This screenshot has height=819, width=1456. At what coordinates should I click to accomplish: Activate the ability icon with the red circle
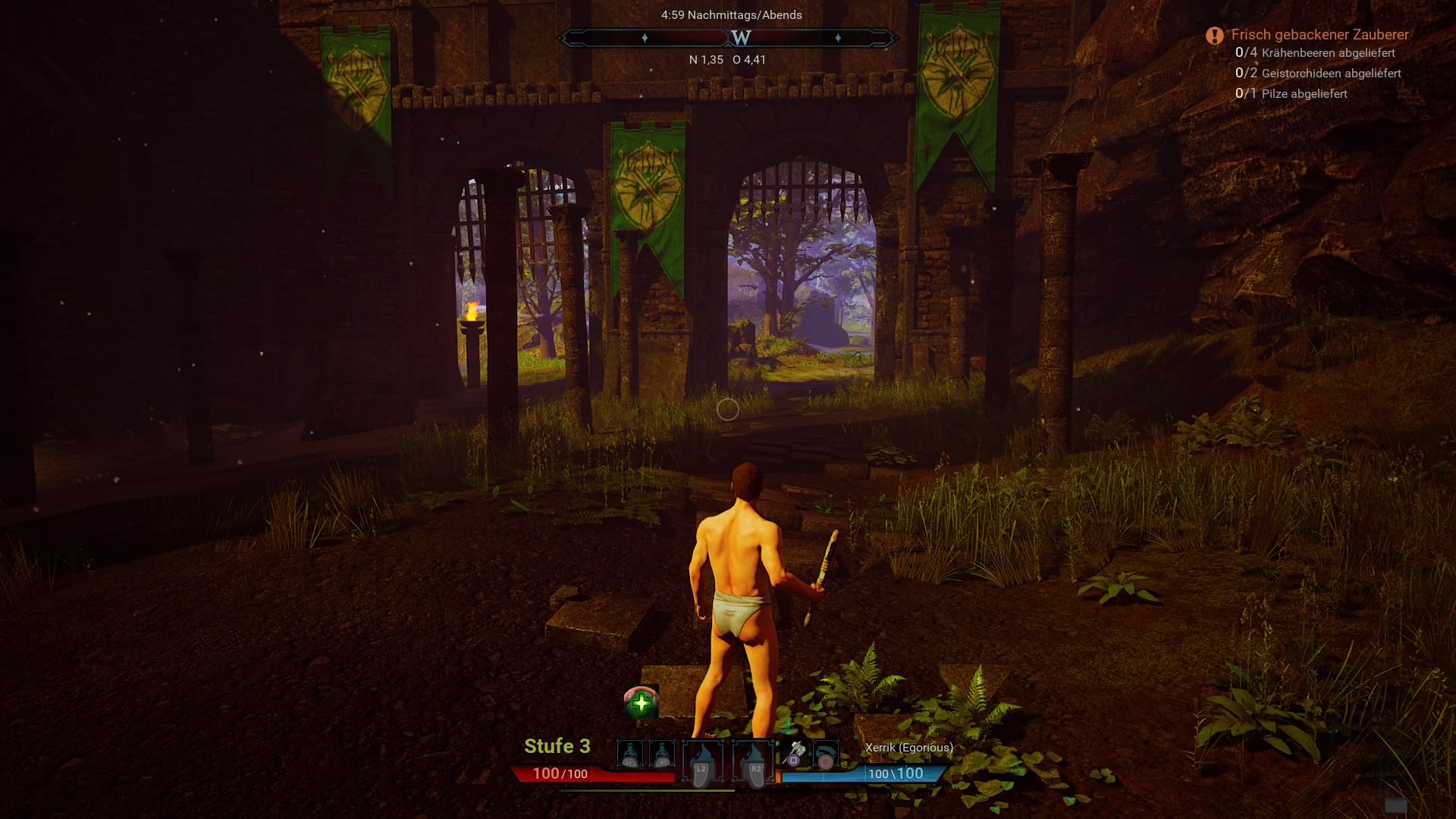pos(825,755)
